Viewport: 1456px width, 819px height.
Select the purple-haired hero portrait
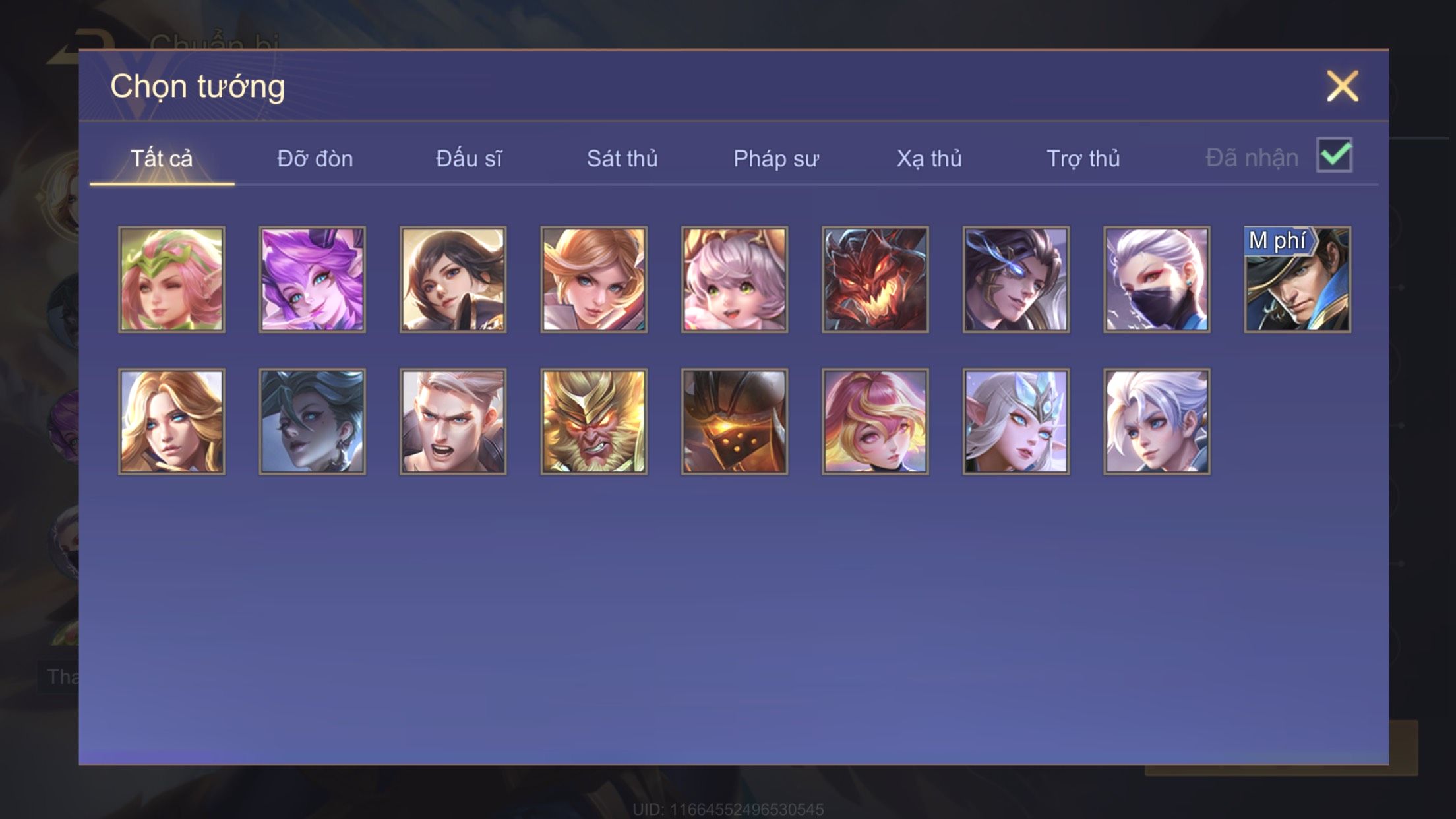click(x=312, y=280)
